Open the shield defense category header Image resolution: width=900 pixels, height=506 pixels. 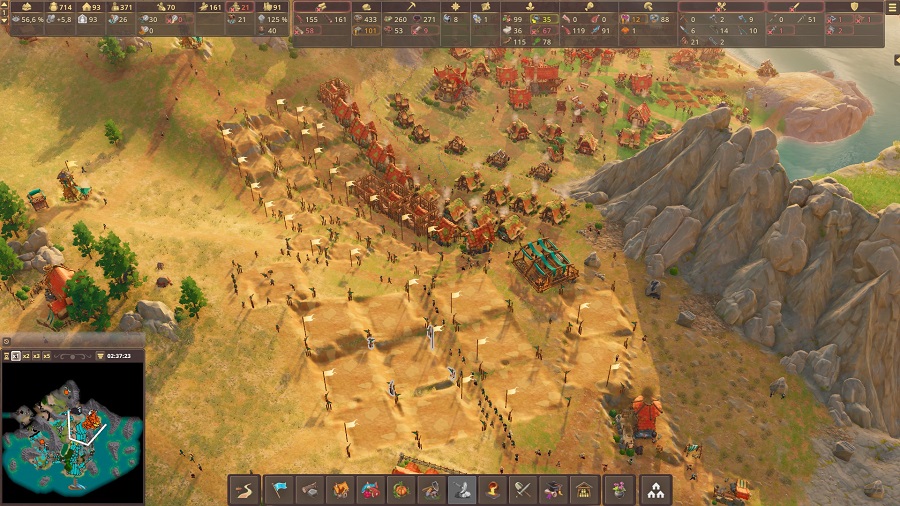(854, 7)
